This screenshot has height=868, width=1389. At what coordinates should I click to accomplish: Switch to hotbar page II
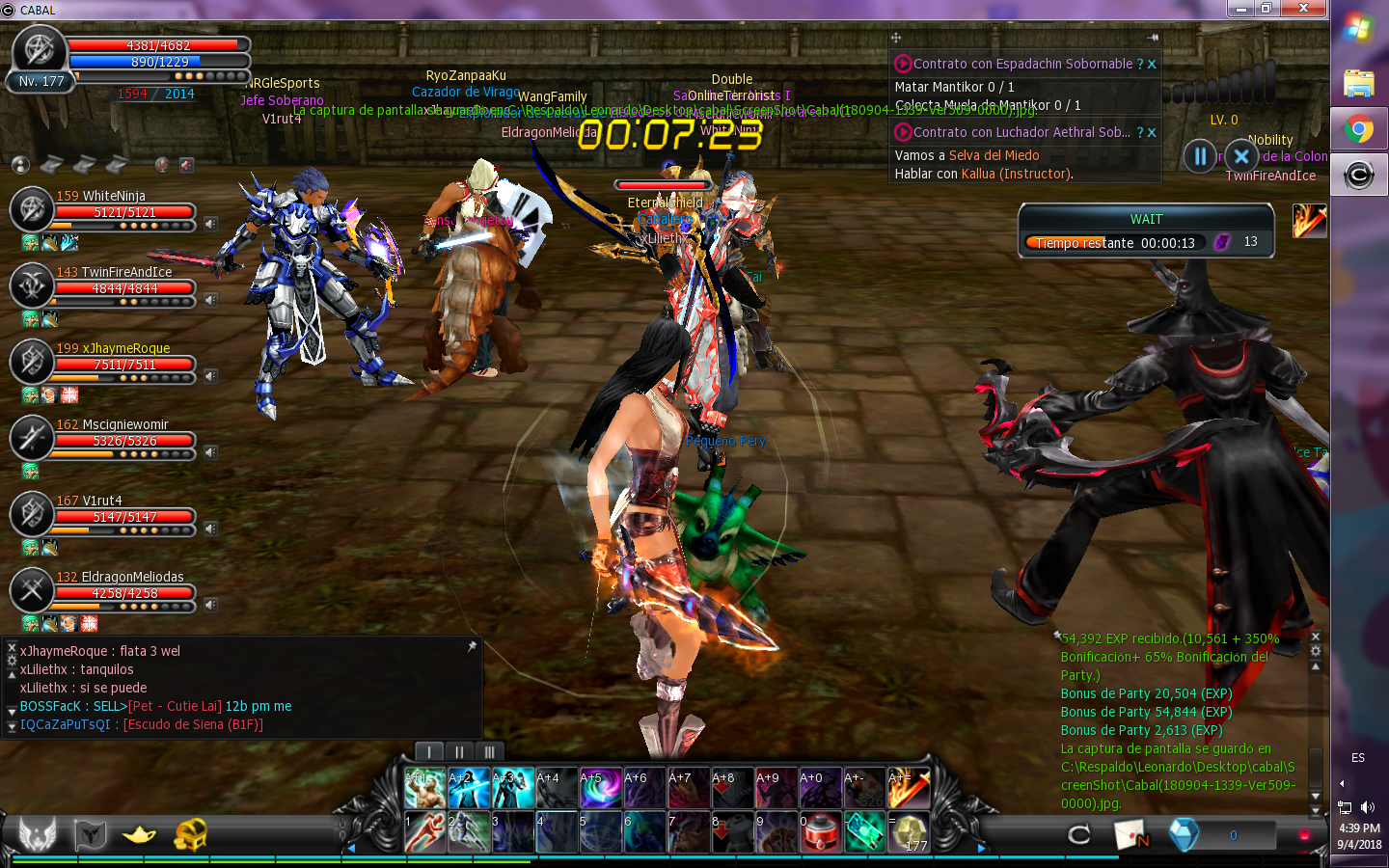(x=459, y=752)
